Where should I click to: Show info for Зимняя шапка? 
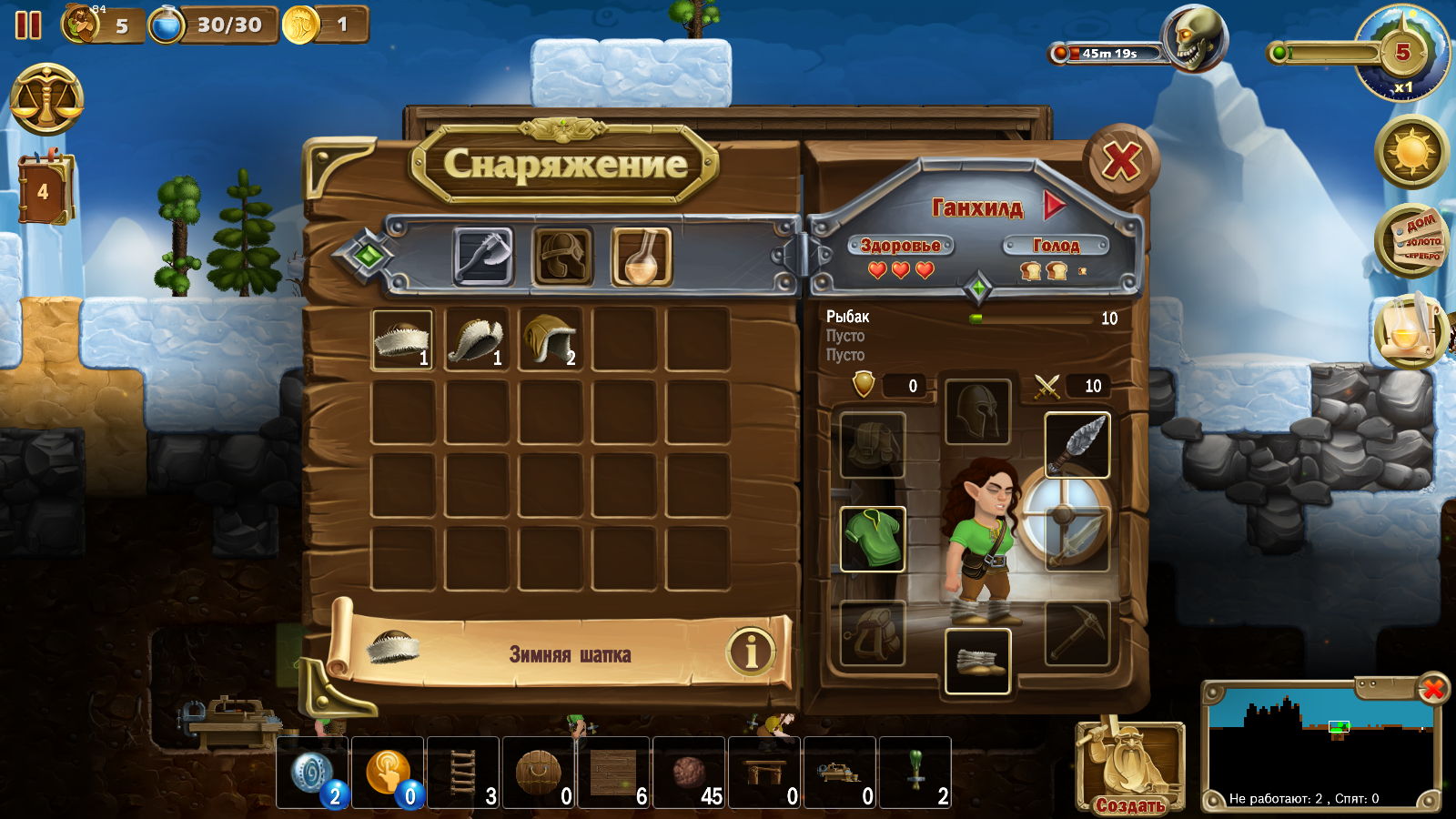point(750,652)
